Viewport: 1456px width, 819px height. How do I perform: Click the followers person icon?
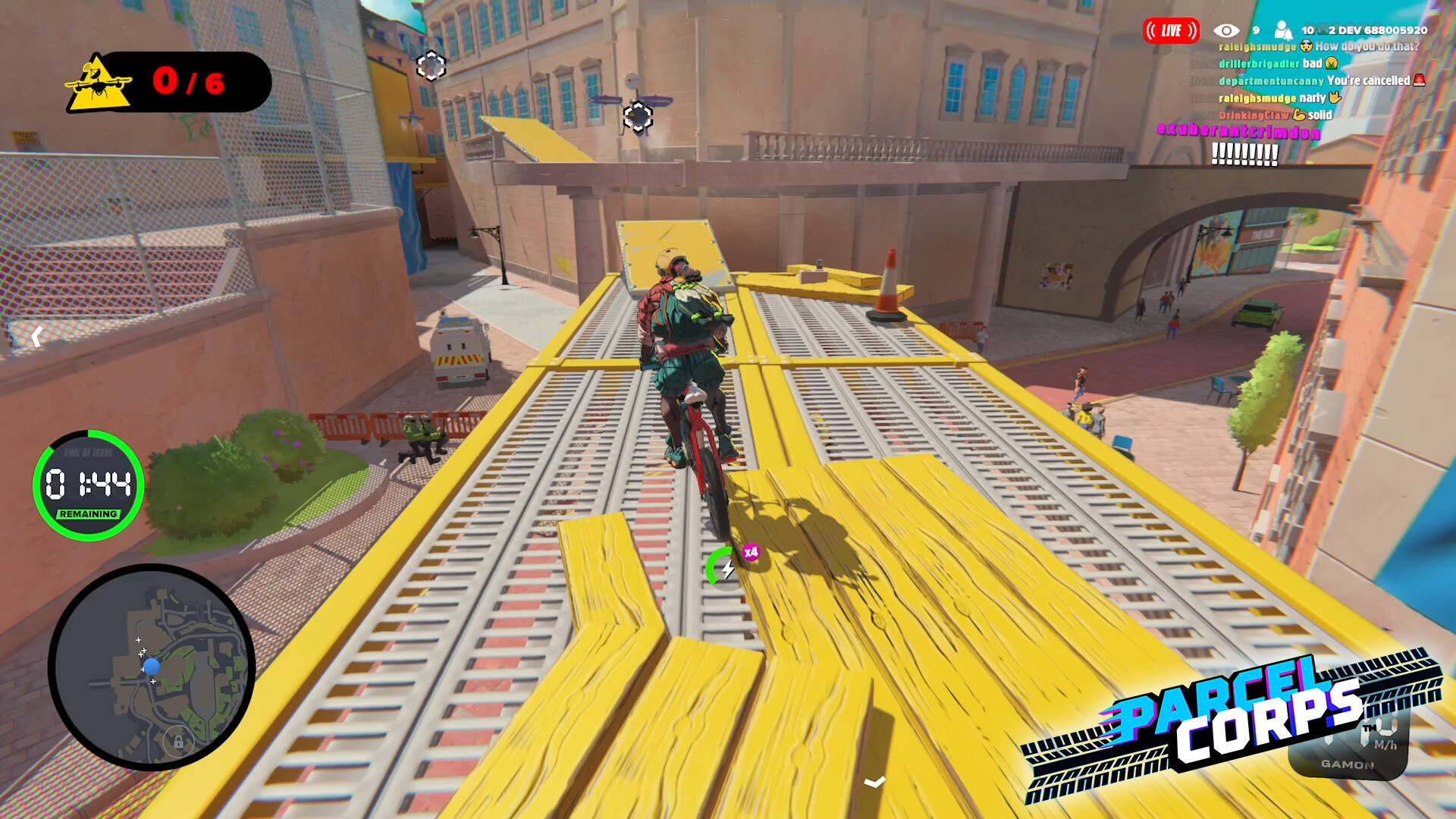1282,30
